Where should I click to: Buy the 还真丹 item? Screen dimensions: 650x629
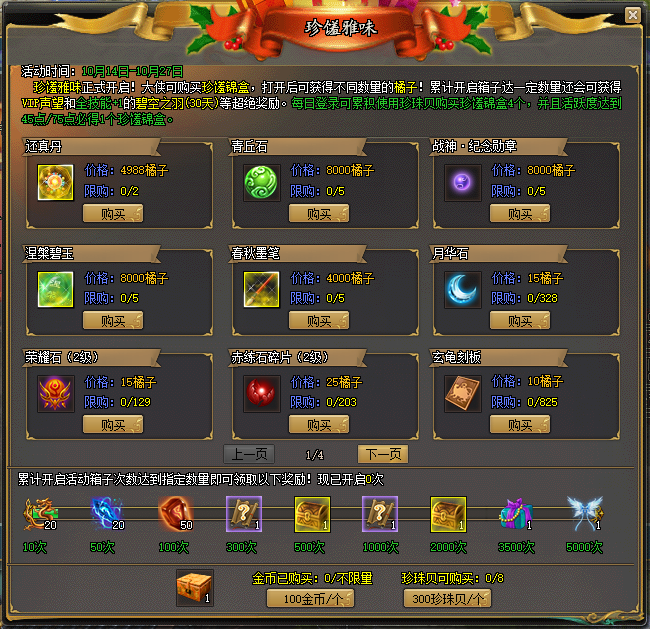[x=112, y=213]
